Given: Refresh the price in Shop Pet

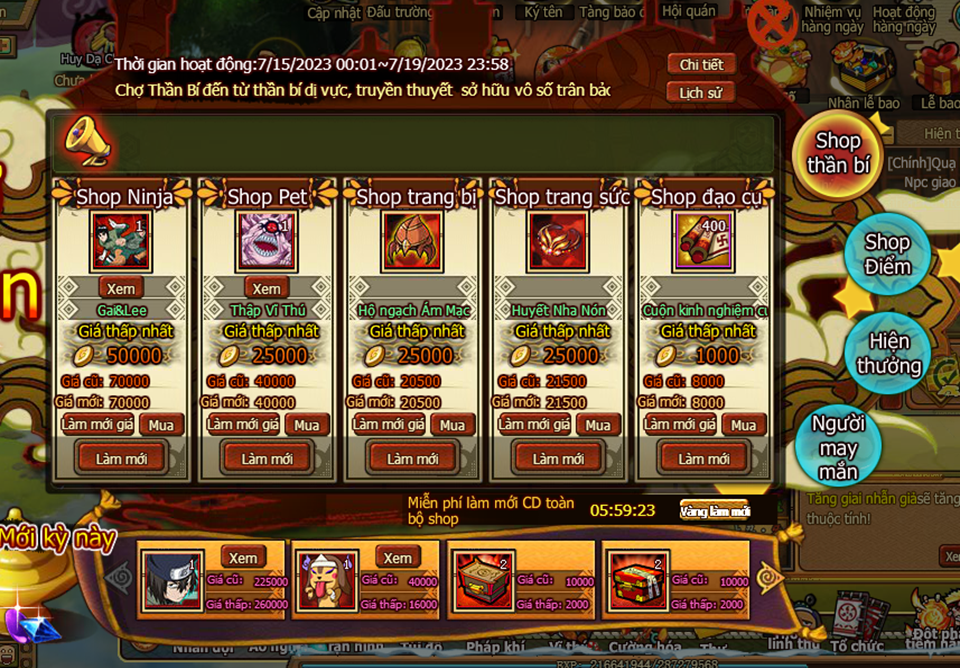Looking at the screenshot, I should [242, 425].
